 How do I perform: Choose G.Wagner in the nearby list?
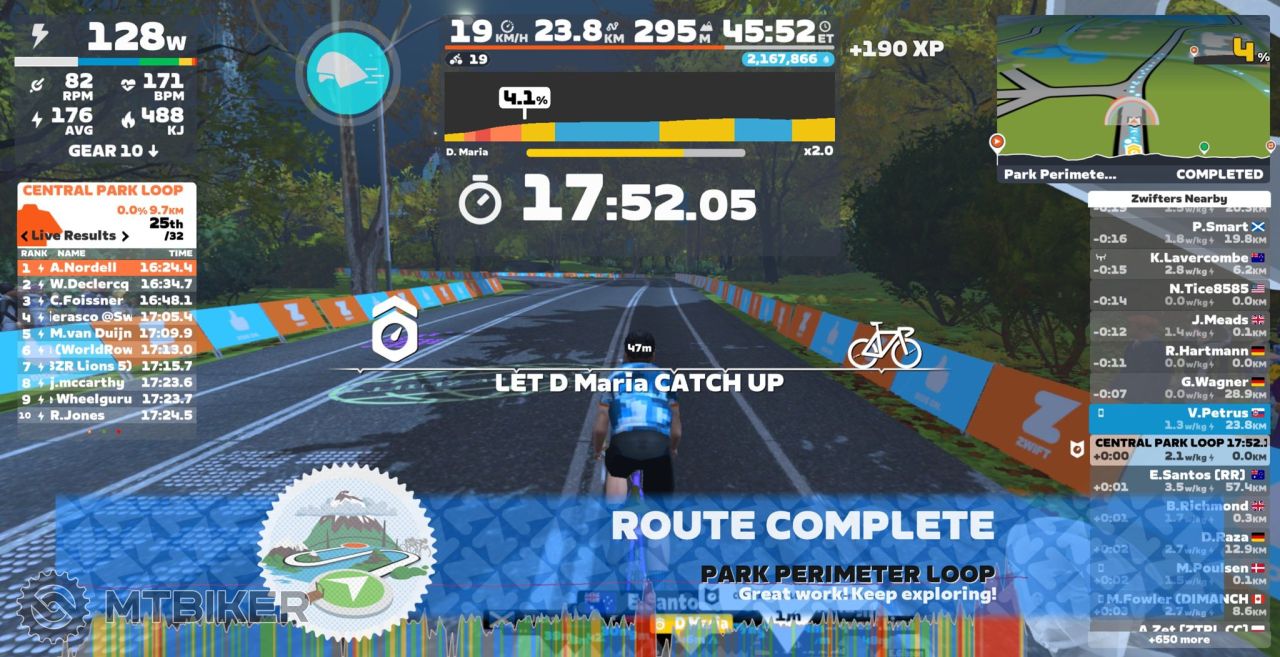(x=1180, y=388)
